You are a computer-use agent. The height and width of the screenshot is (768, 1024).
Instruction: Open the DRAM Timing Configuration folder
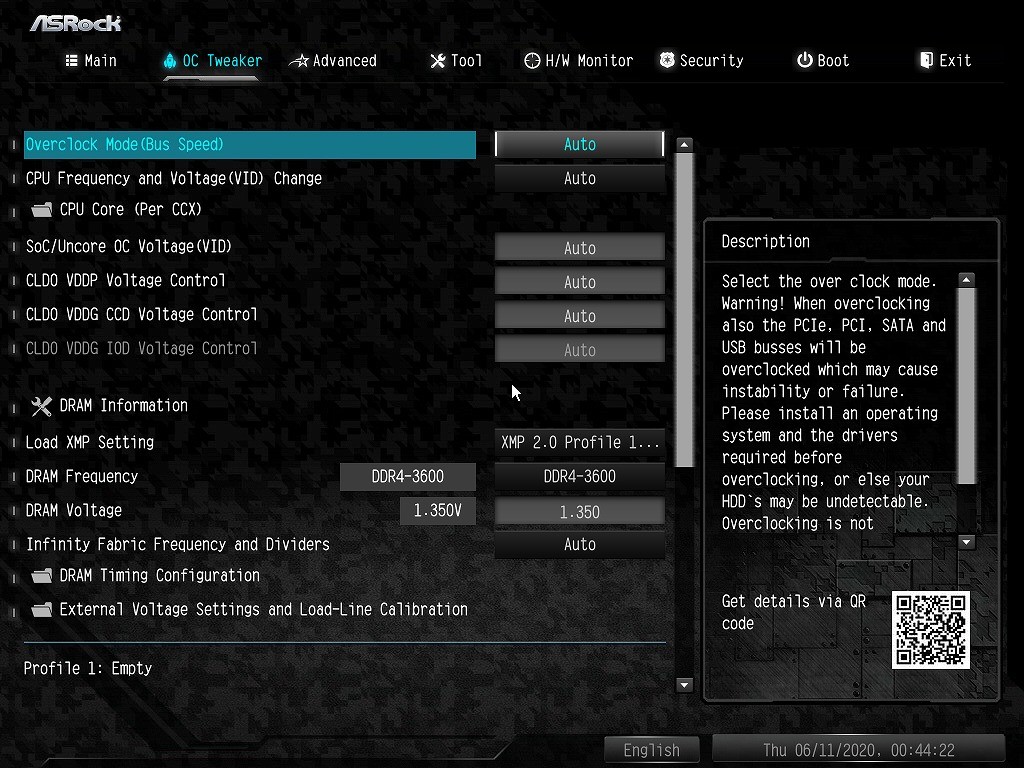point(158,576)
